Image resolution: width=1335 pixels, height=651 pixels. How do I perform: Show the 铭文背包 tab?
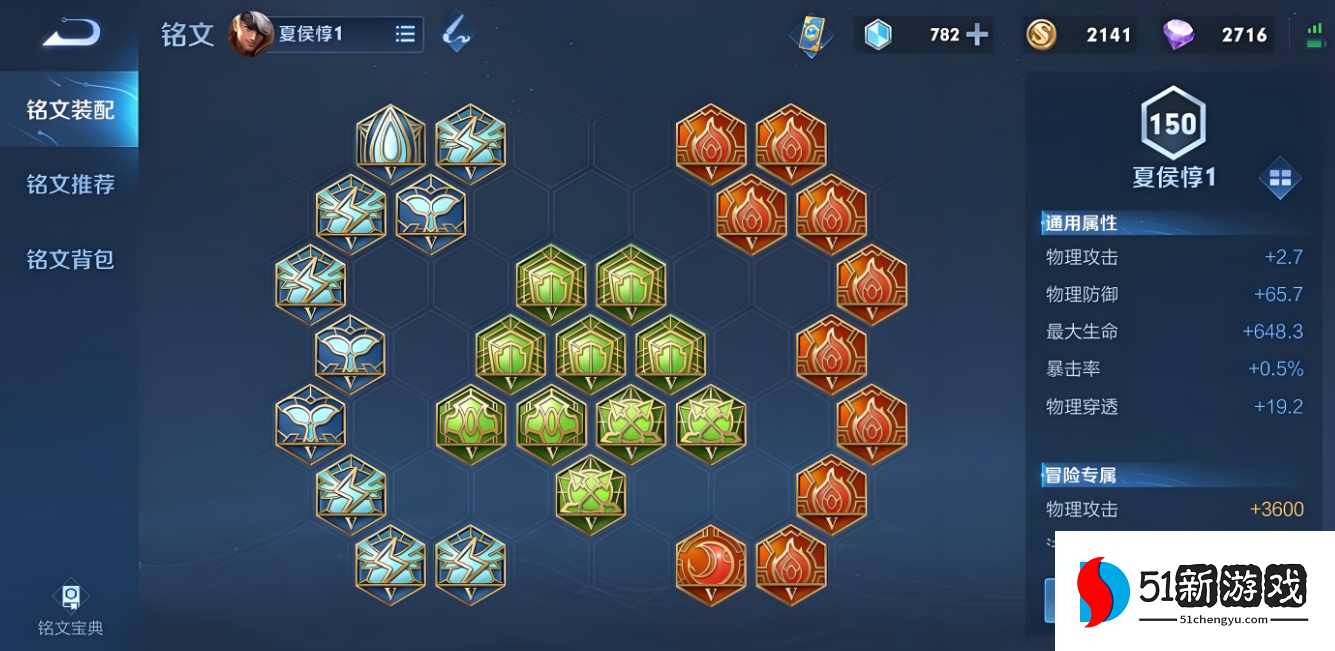[70, 259]
